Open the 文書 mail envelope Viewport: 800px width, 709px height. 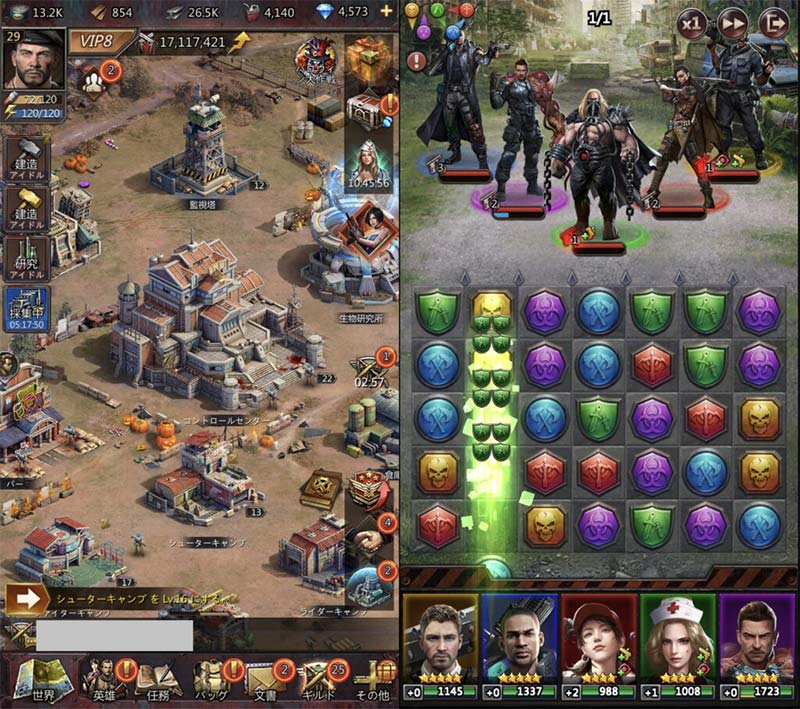265,679
